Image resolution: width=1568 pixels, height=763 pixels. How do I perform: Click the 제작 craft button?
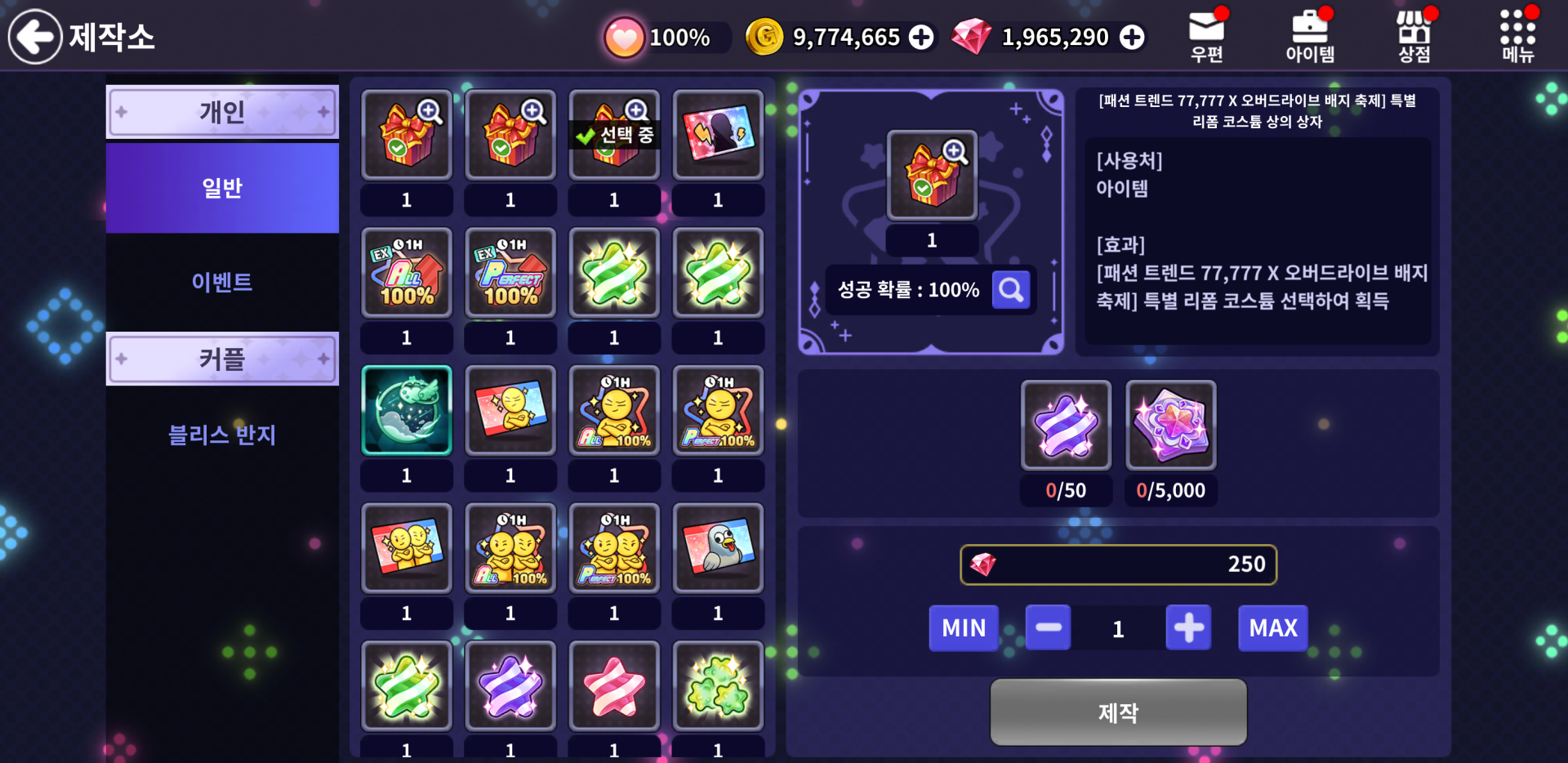pos(1118,712)
